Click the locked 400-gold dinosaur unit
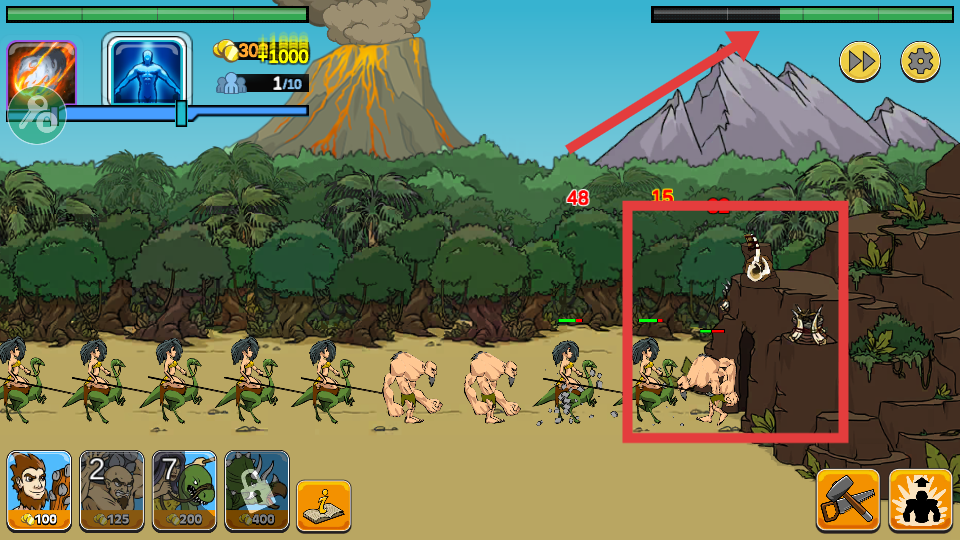Screen dimensions: 960x540 tap(257, 490)
